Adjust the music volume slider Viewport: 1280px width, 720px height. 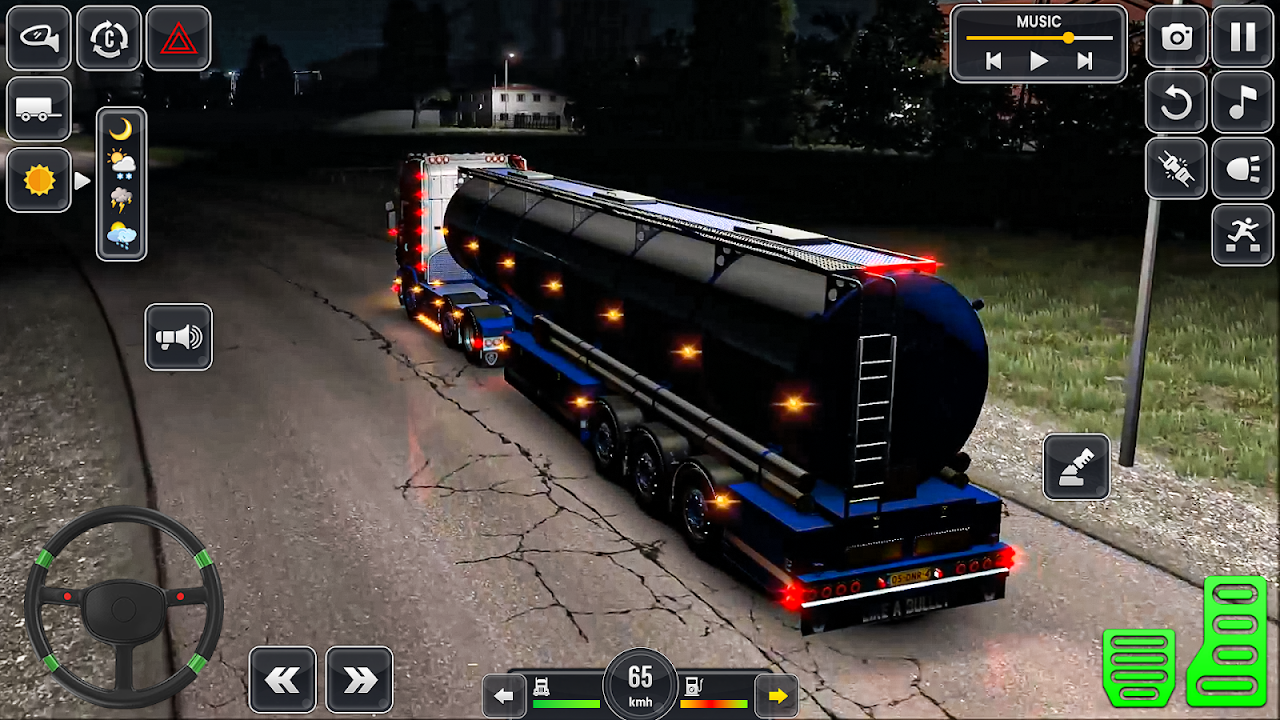[x=1068, y=38]
